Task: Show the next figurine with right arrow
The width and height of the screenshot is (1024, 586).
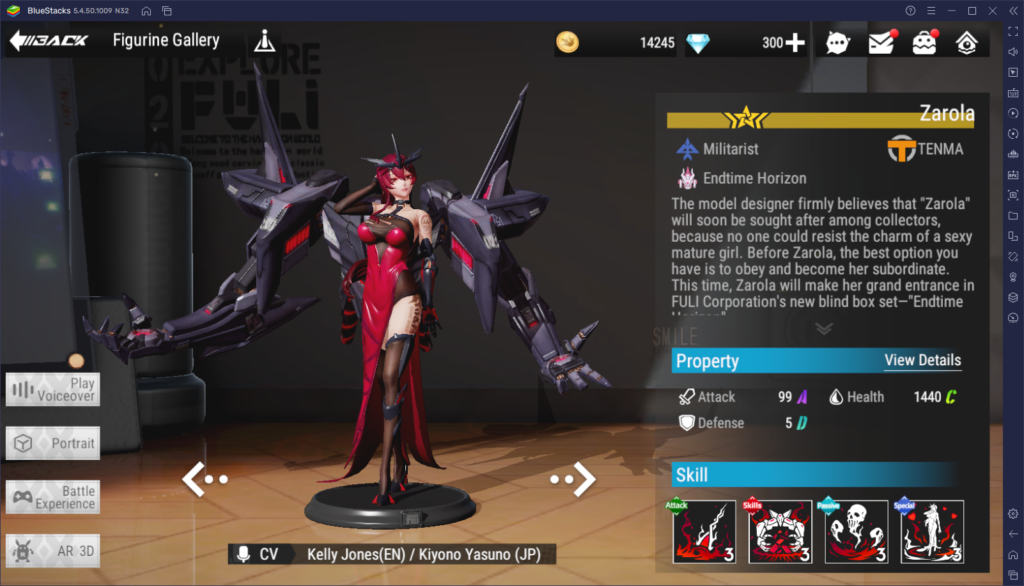Action: [574, 479]
